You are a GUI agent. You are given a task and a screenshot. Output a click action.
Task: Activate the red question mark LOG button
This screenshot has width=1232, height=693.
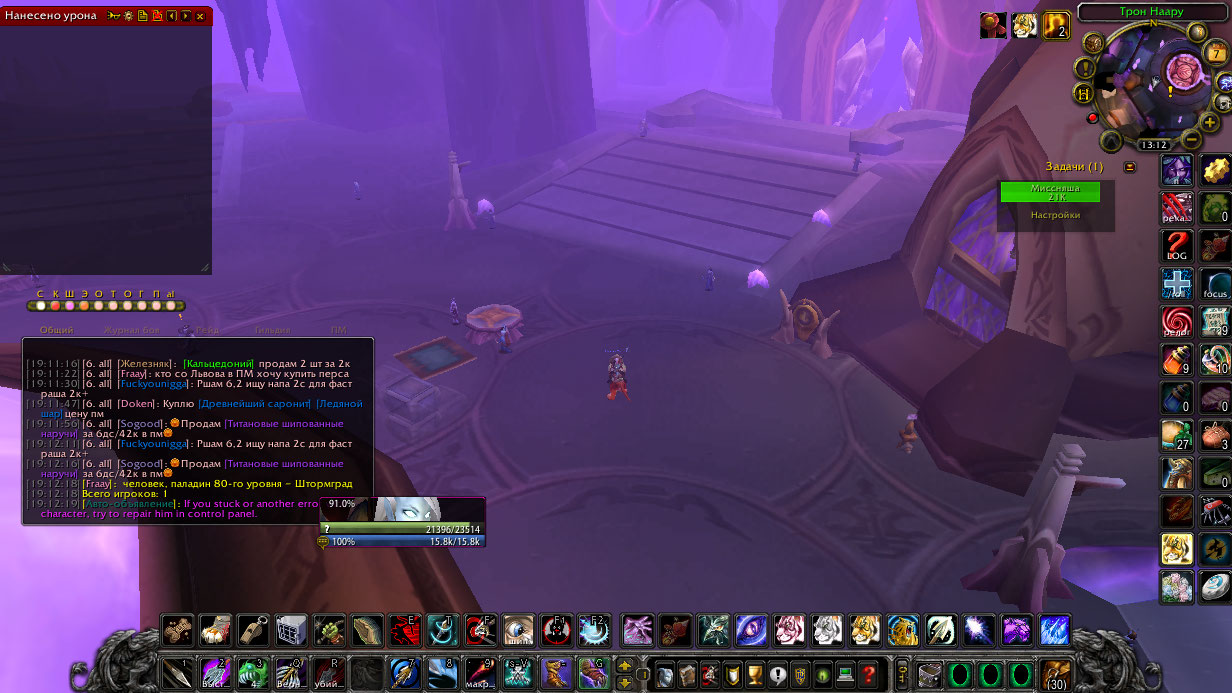(x=1176, y=246)
